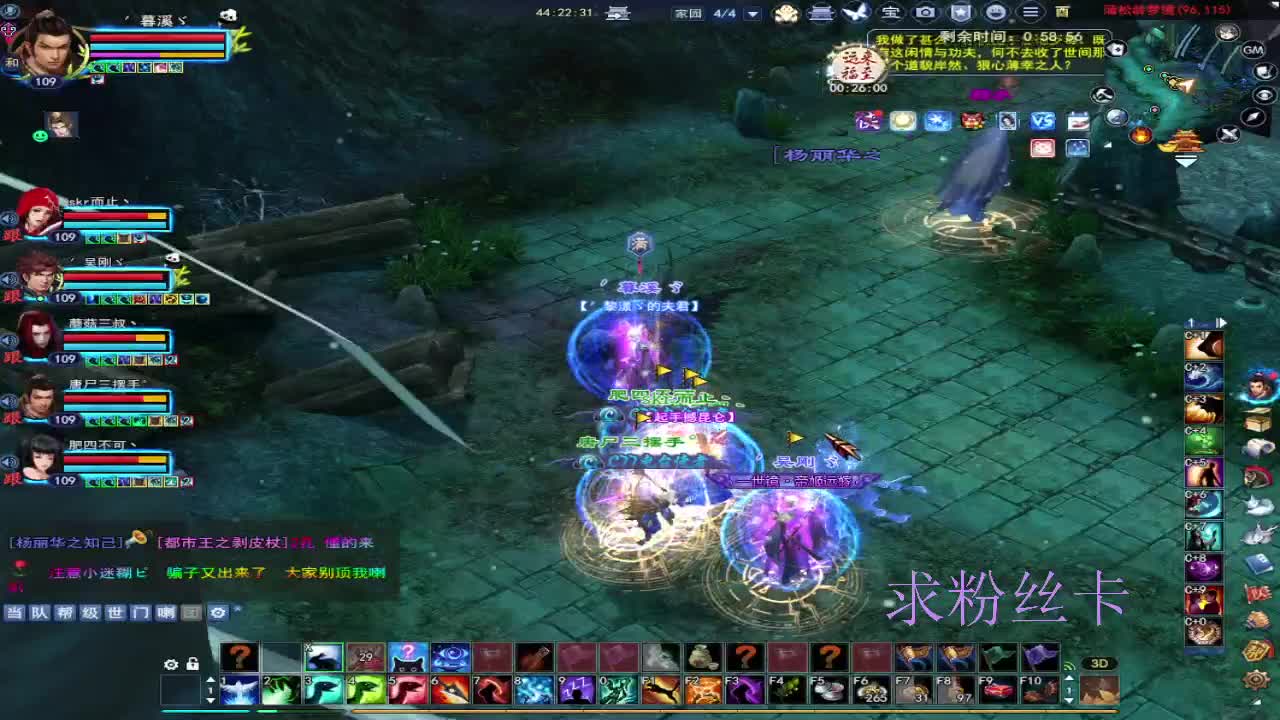The image size is (1280, 720).
Task: Click the VS cross-server battle event icon
Action: coord(1043,120)
